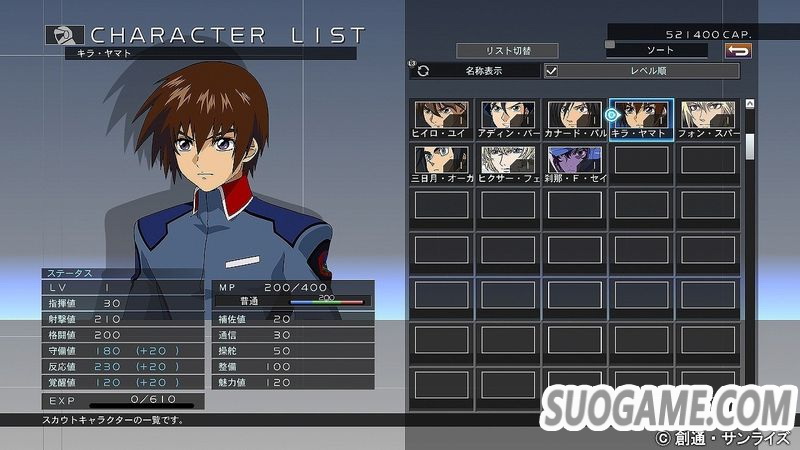Viewport: 800px width, 450px height.
Task: Select the 刹那・F・セイ character tile
Action: [x=574, y=163]
